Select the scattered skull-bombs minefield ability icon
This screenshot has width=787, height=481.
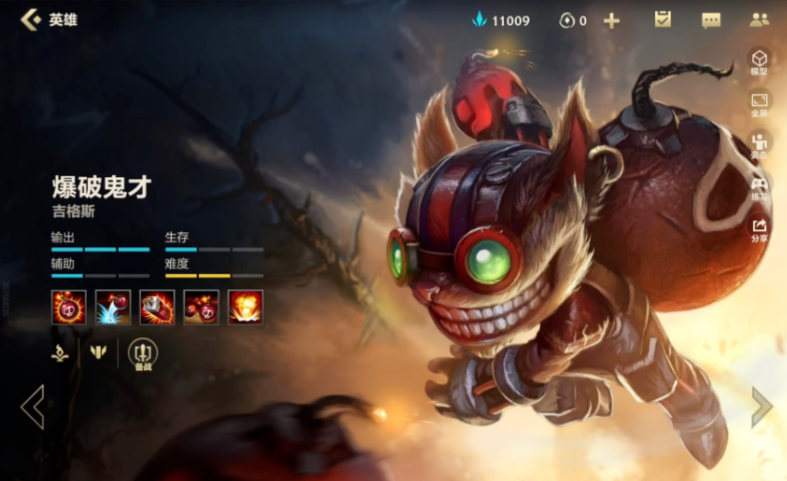pyautogui.click(x=201, y=307)
